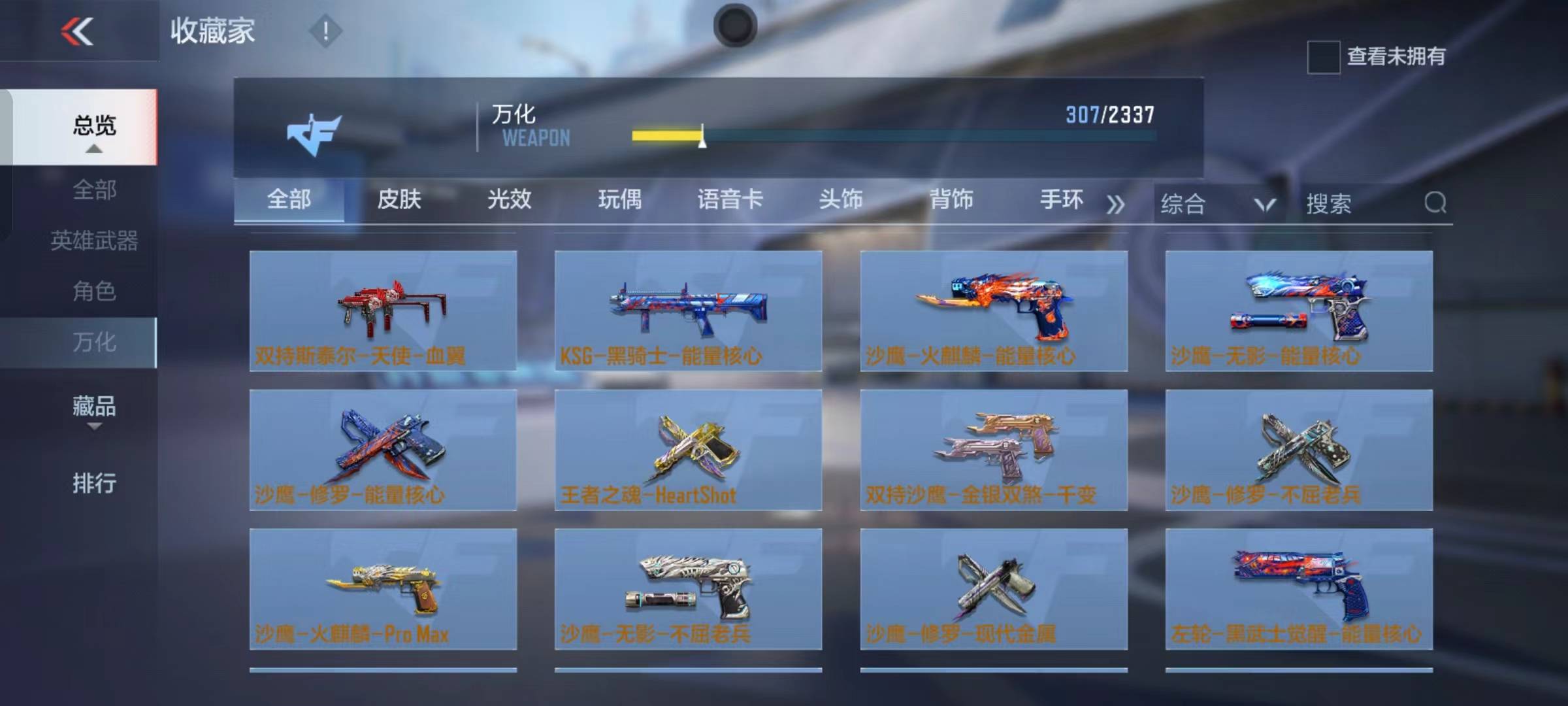The image size is (1568, 706).
Task: Switch to the 语音卡 tab
Action: pos(728,201)
